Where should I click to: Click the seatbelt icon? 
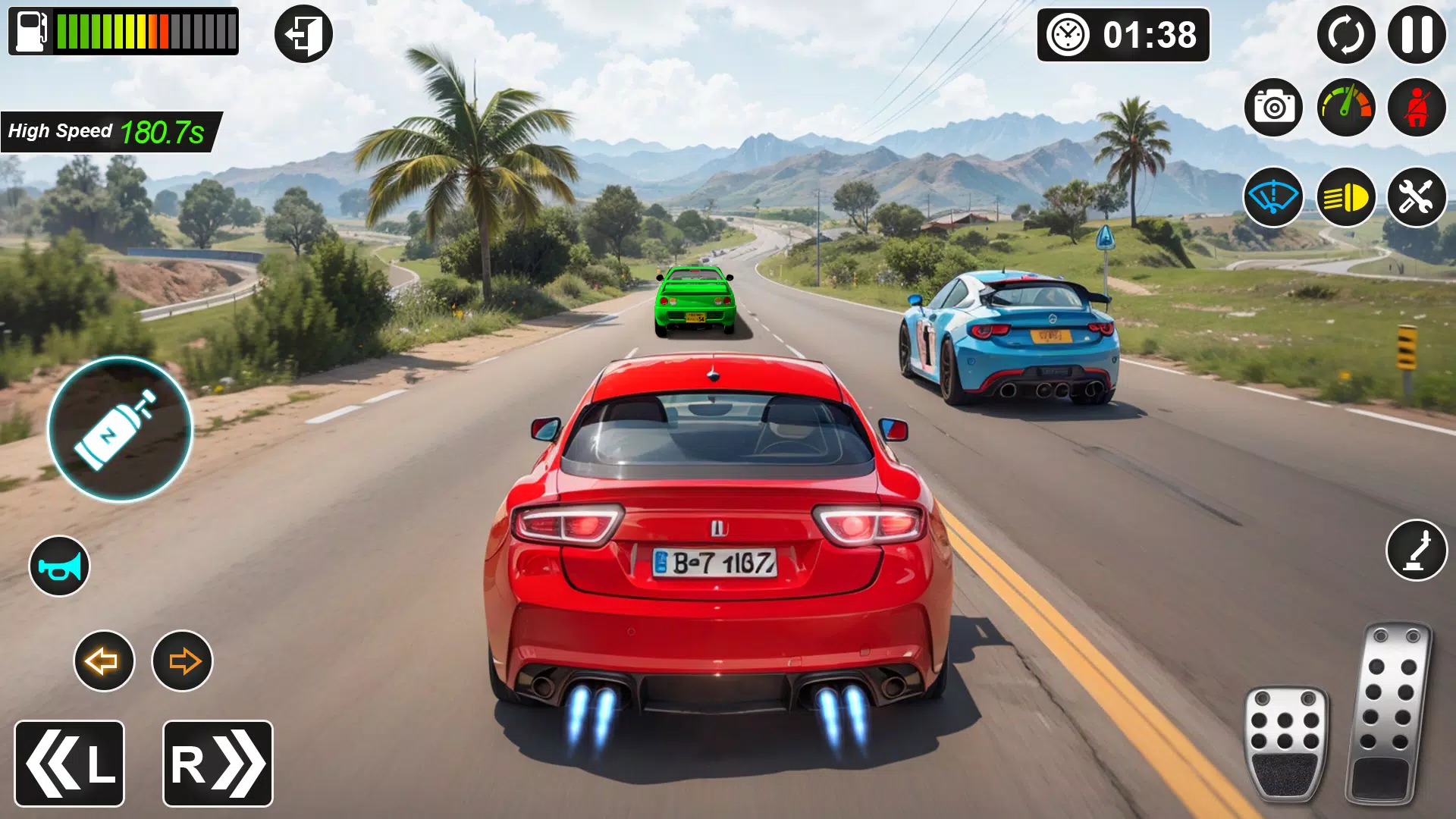coord(1417,107)
